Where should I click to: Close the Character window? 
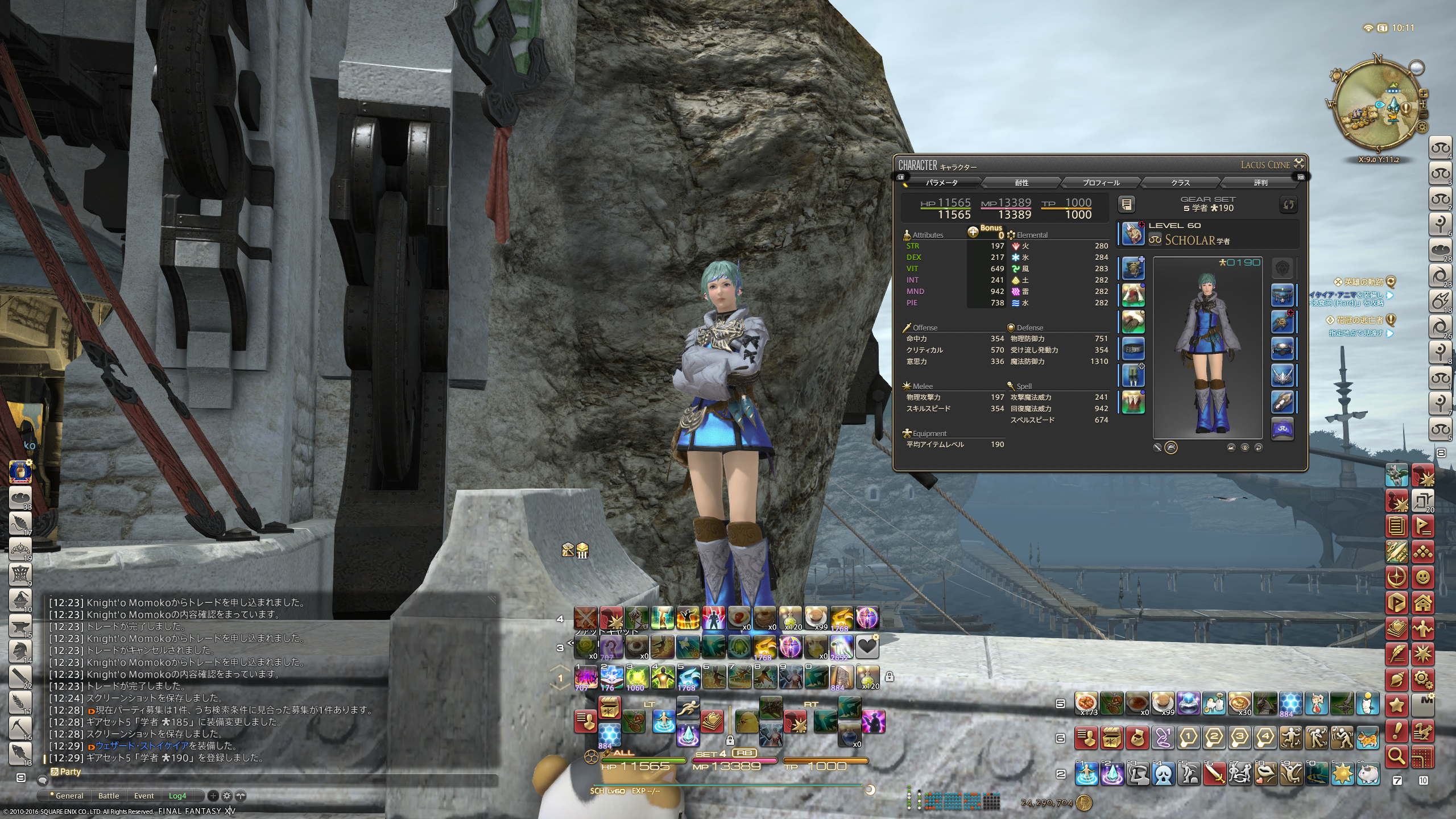[1299, 164]
